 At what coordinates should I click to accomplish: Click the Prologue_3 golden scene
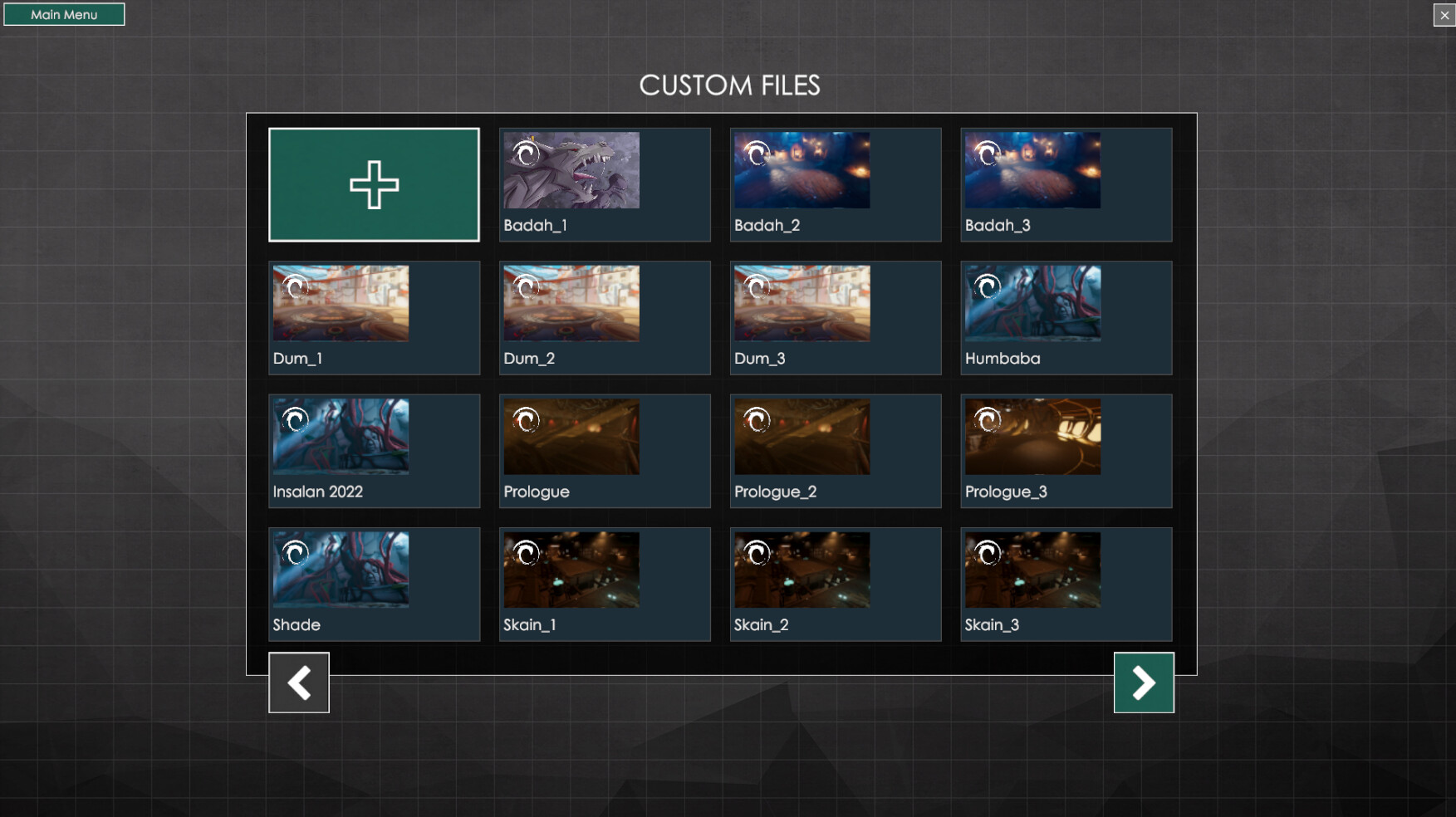[x=1066, y=450]
